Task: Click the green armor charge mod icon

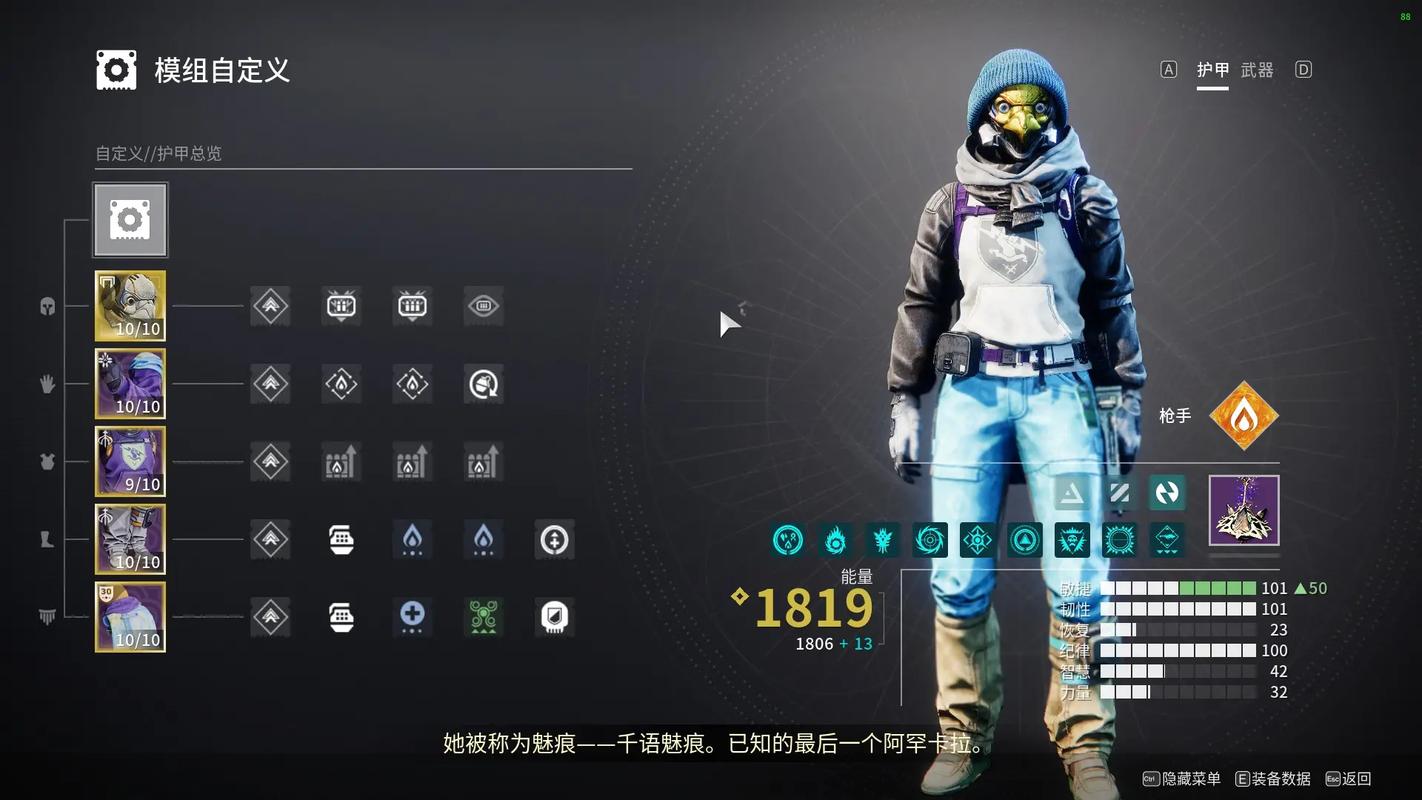Action: pos(483,617)
